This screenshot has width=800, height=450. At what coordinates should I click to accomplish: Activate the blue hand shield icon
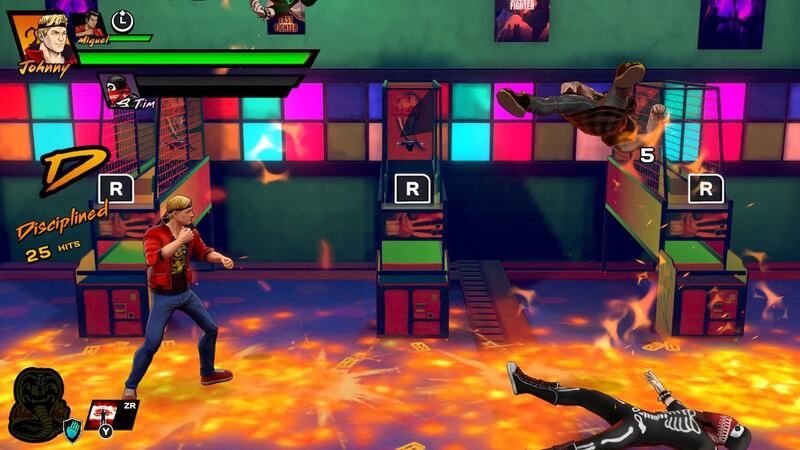(72, 427)
